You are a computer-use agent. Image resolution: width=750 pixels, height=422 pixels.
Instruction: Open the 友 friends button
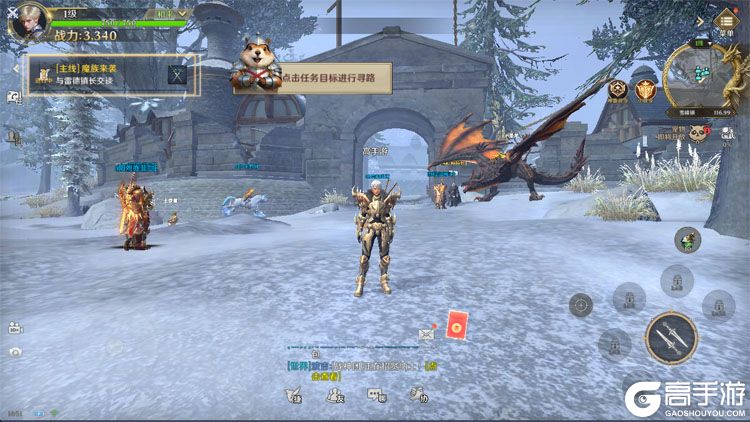pos(336,396)
